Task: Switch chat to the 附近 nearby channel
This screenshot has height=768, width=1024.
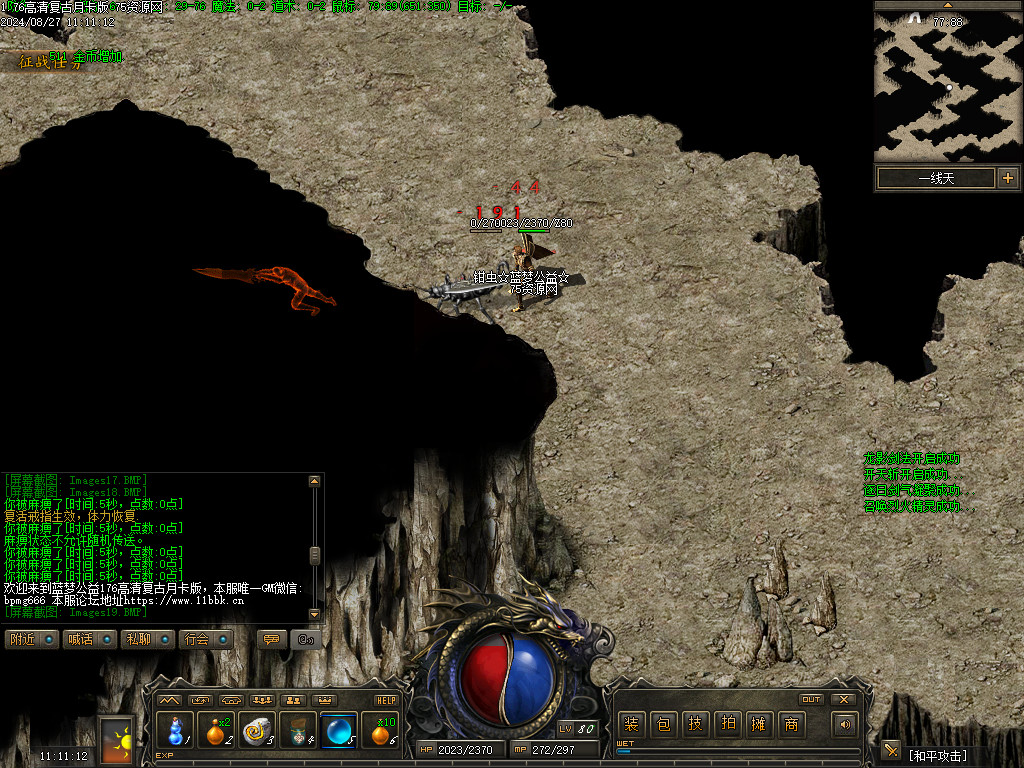Action: (x=31, y=639)
